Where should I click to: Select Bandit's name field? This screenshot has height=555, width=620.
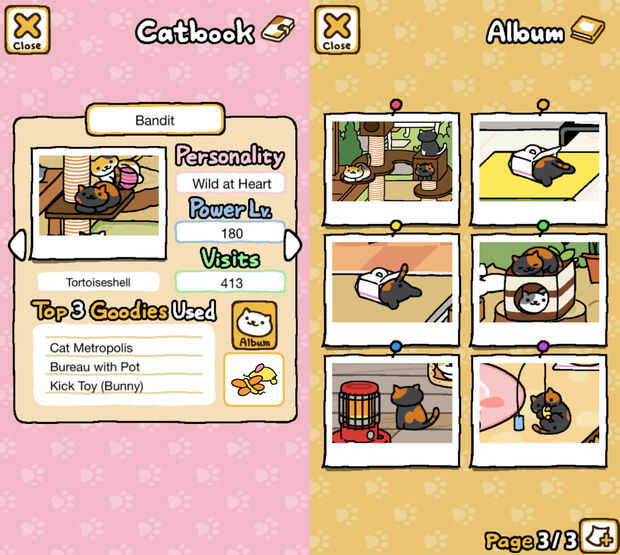point(154,120)
